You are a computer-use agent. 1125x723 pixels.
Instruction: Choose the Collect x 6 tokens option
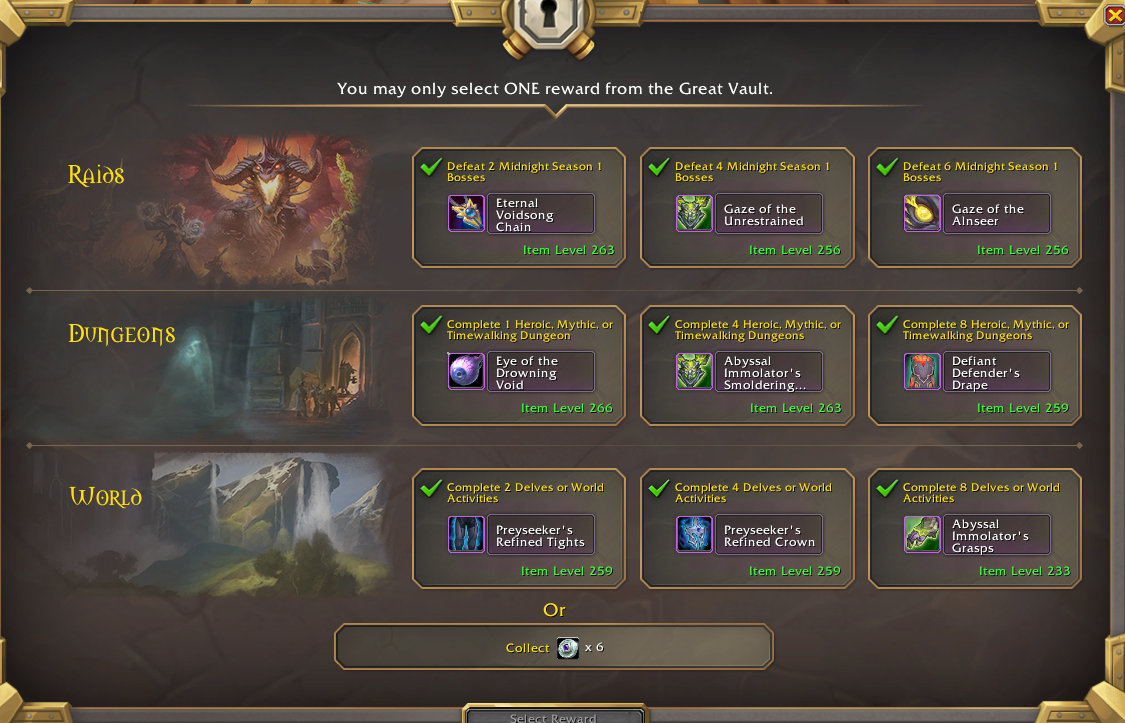(554, 647)
